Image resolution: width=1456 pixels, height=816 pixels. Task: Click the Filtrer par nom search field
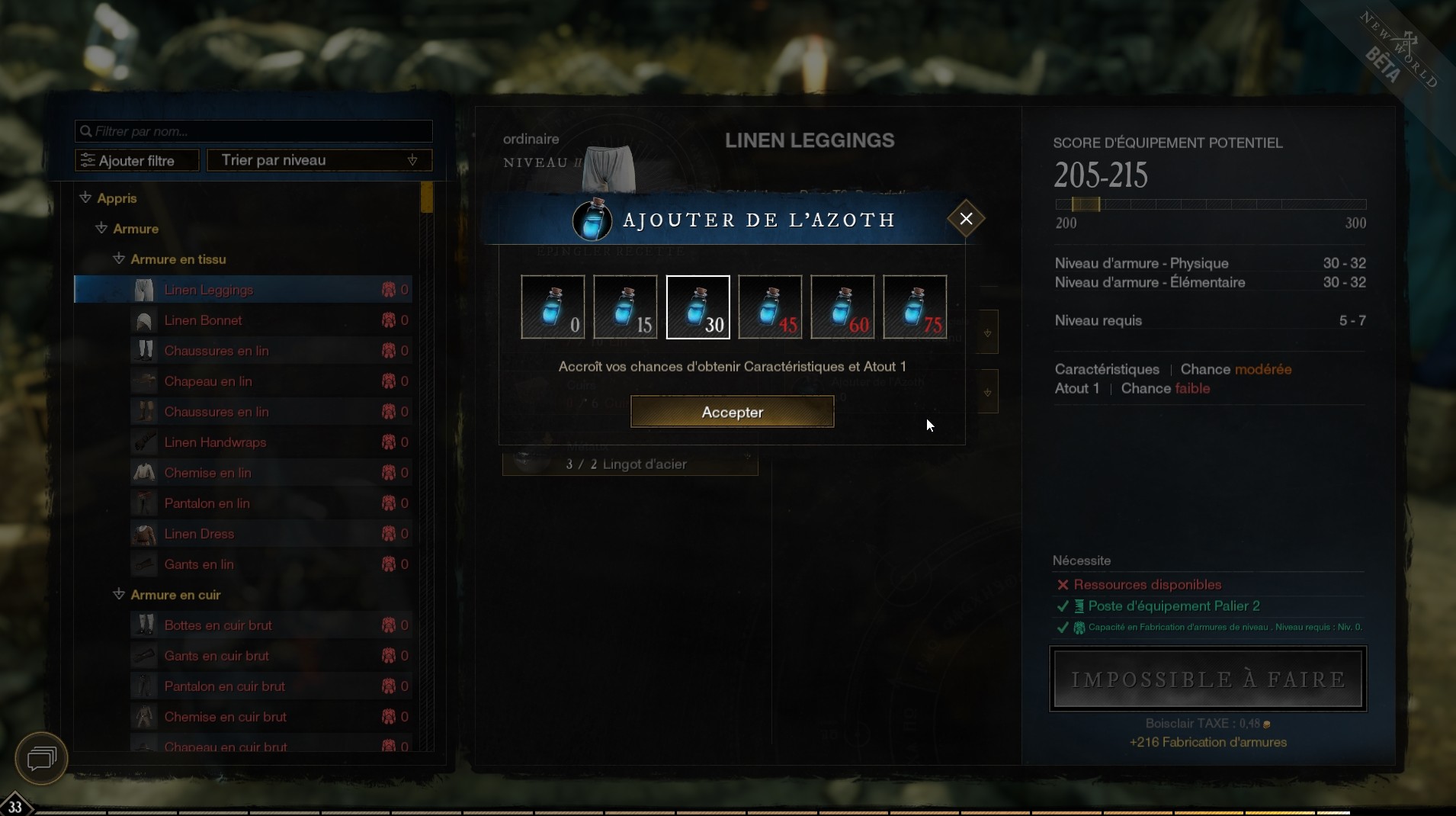[253, 131]
